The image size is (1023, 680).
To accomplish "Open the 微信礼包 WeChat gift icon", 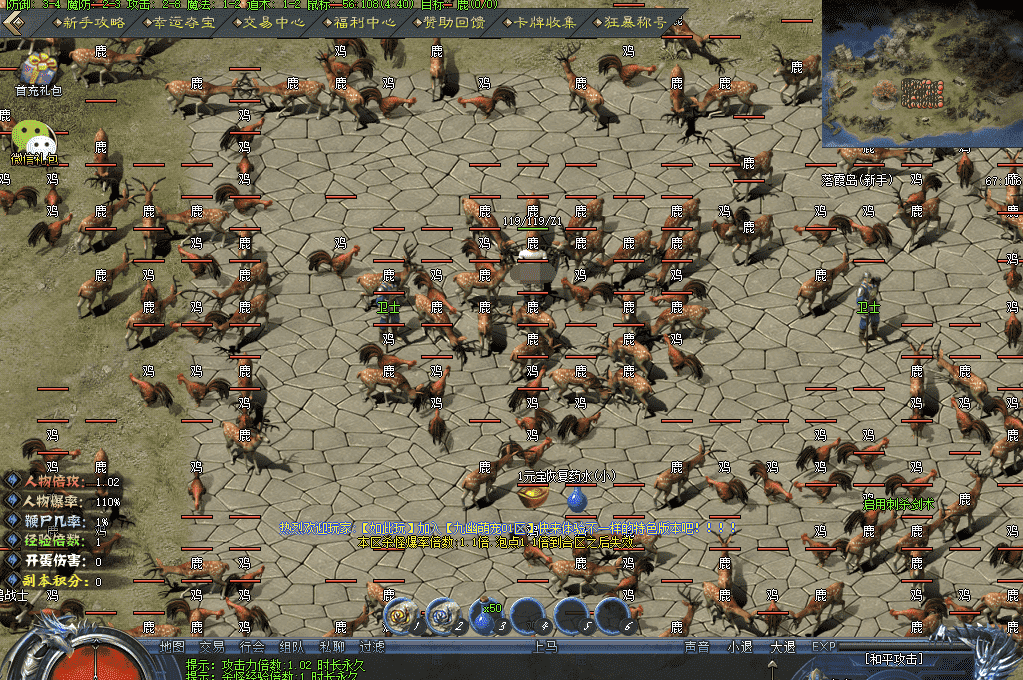I will [34, 140].
